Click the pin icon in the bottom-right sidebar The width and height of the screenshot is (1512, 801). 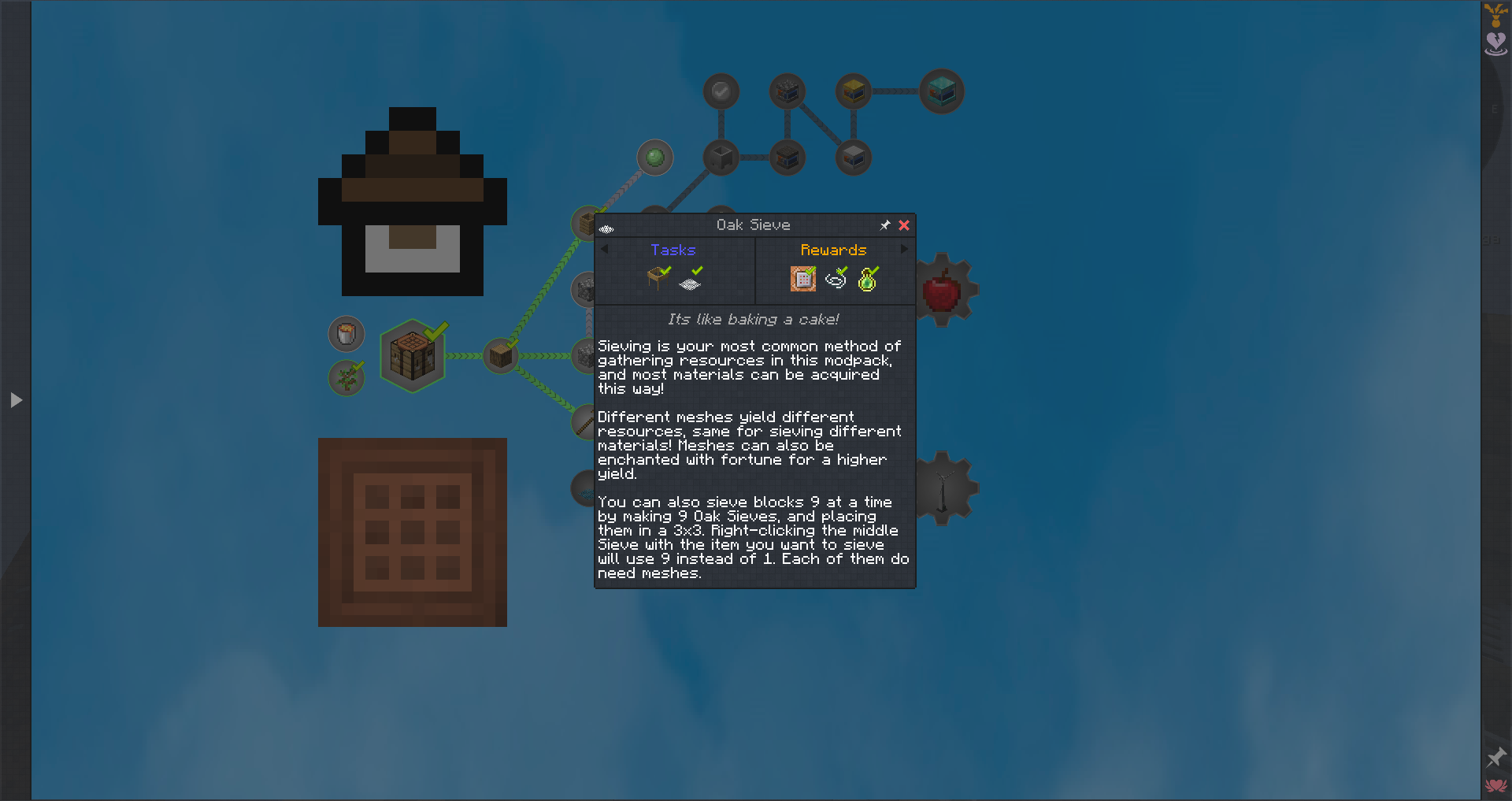[1495, 758]
